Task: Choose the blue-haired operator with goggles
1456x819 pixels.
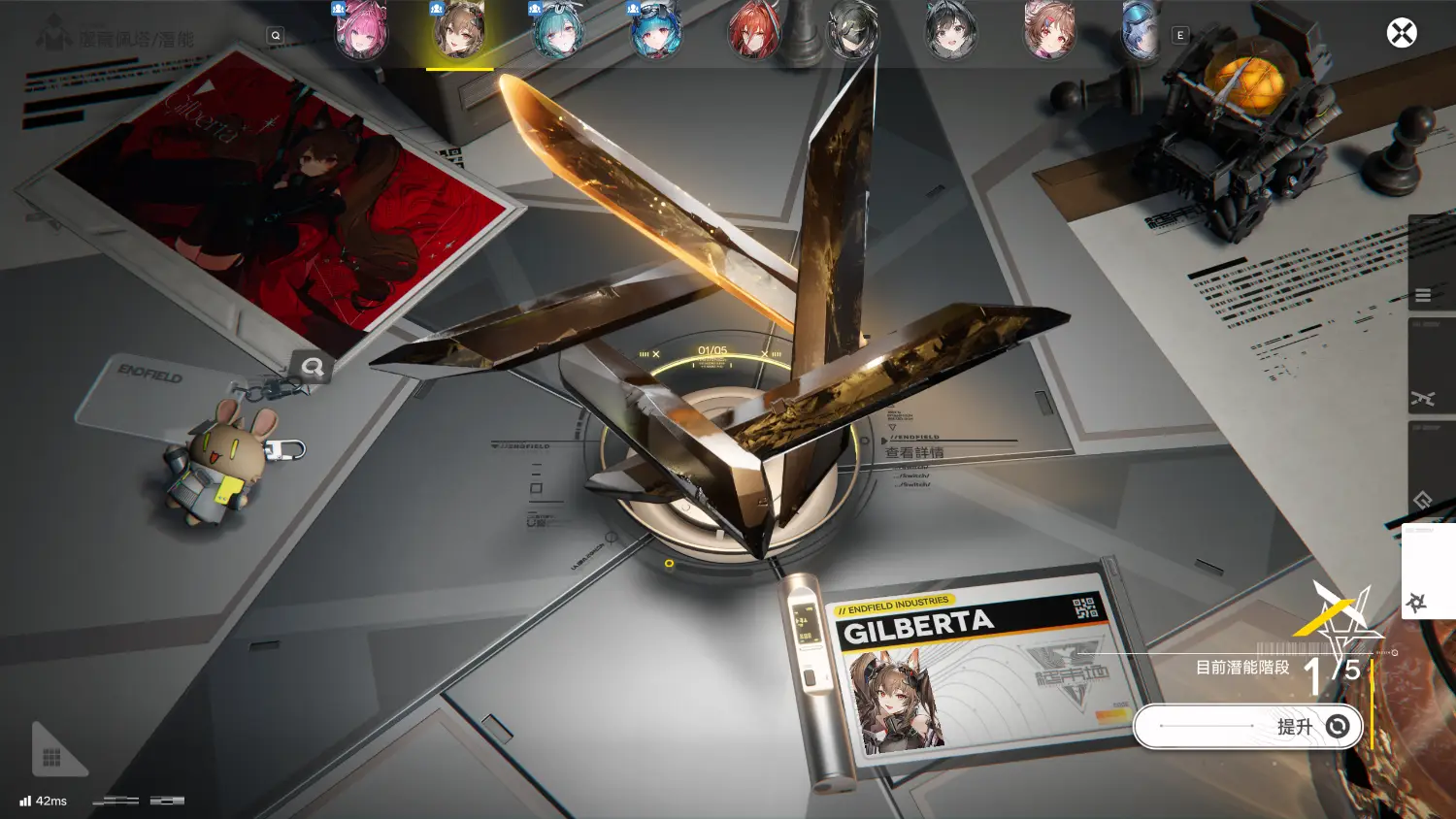Action: [656, 31]
